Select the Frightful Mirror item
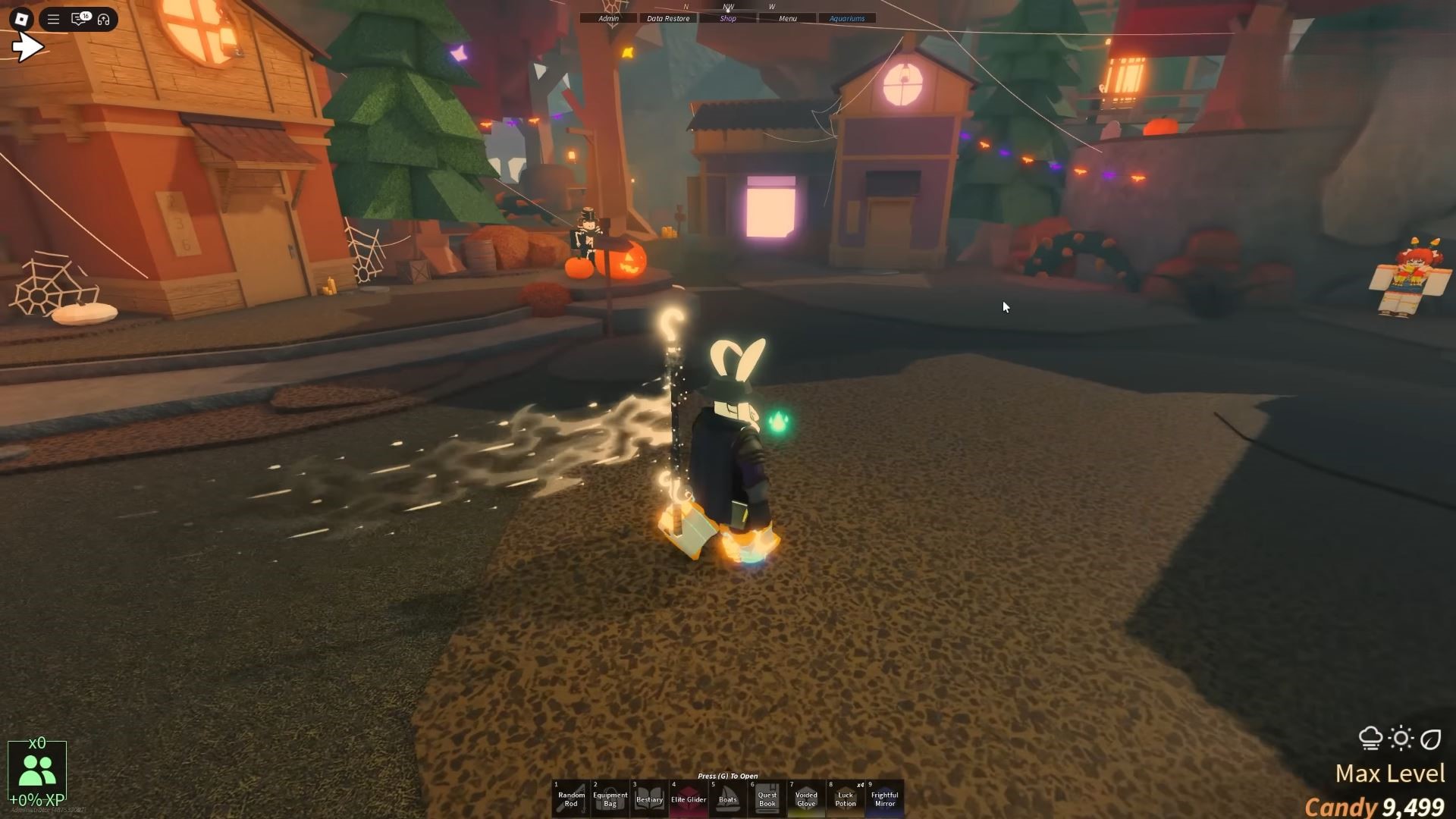The width and height of the screenshot is (1456, 819). point(885,796)
